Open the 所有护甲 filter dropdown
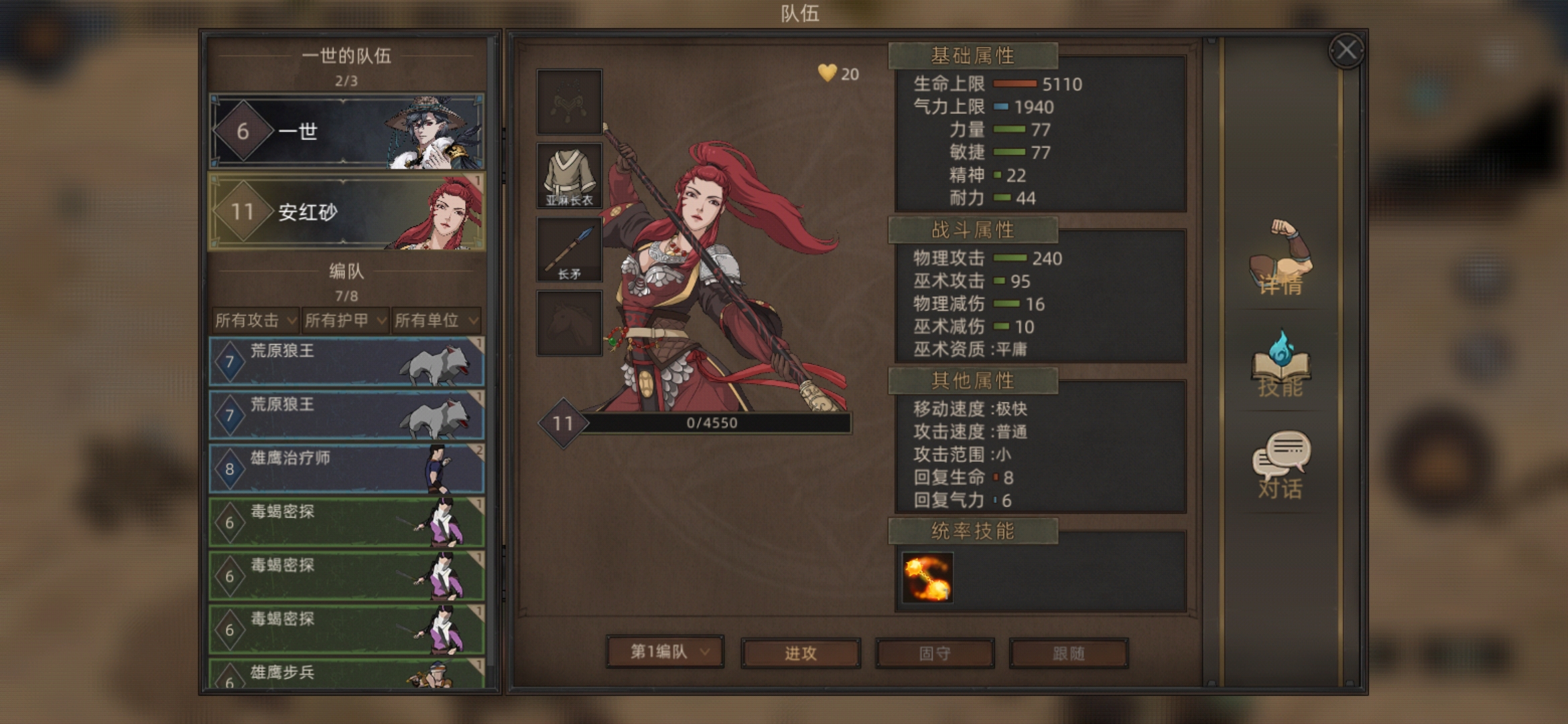This screenshot has height=724, width=1568. coord(345,320)
